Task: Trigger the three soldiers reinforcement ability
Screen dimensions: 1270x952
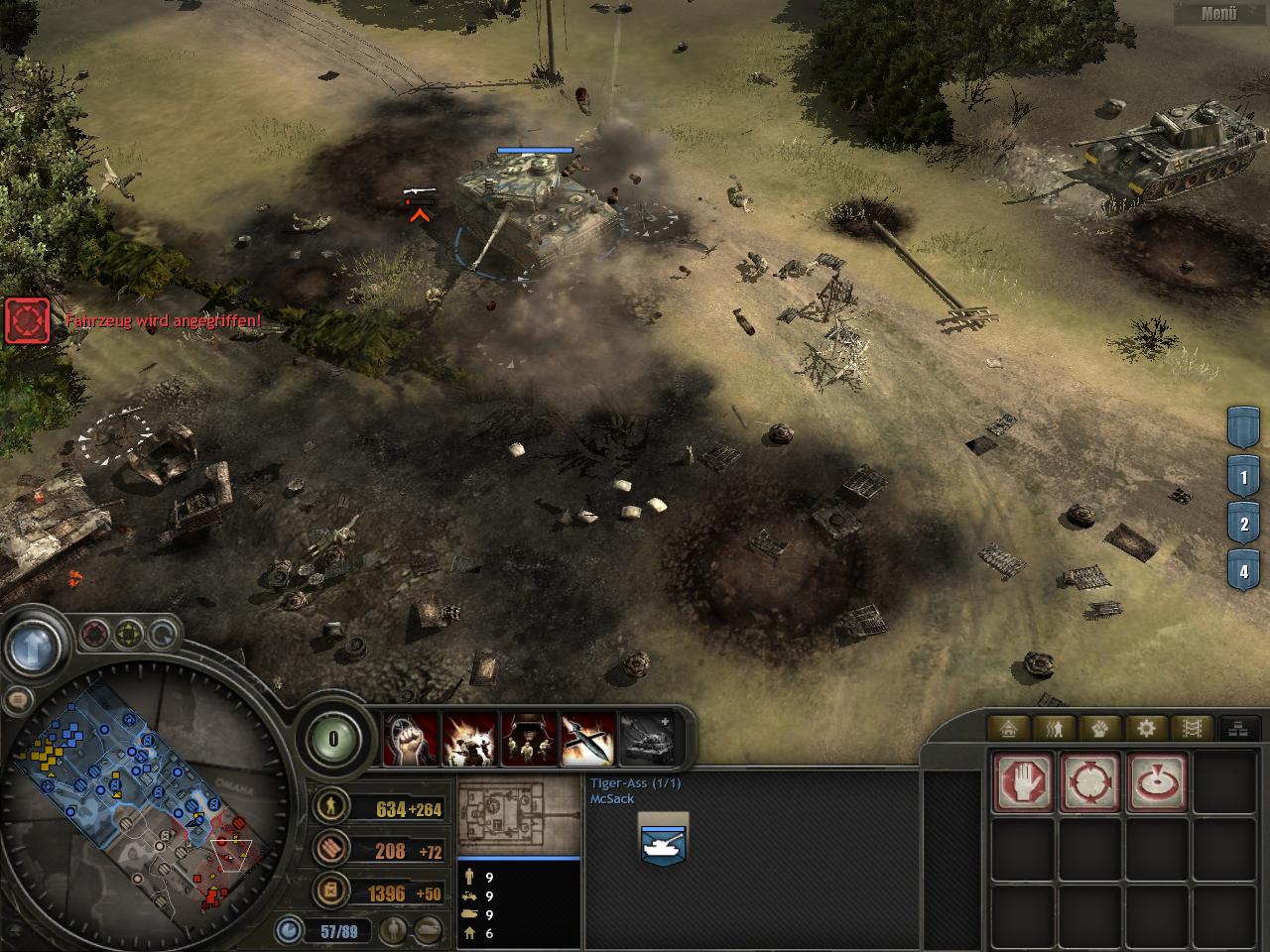Action: (528, 739)
